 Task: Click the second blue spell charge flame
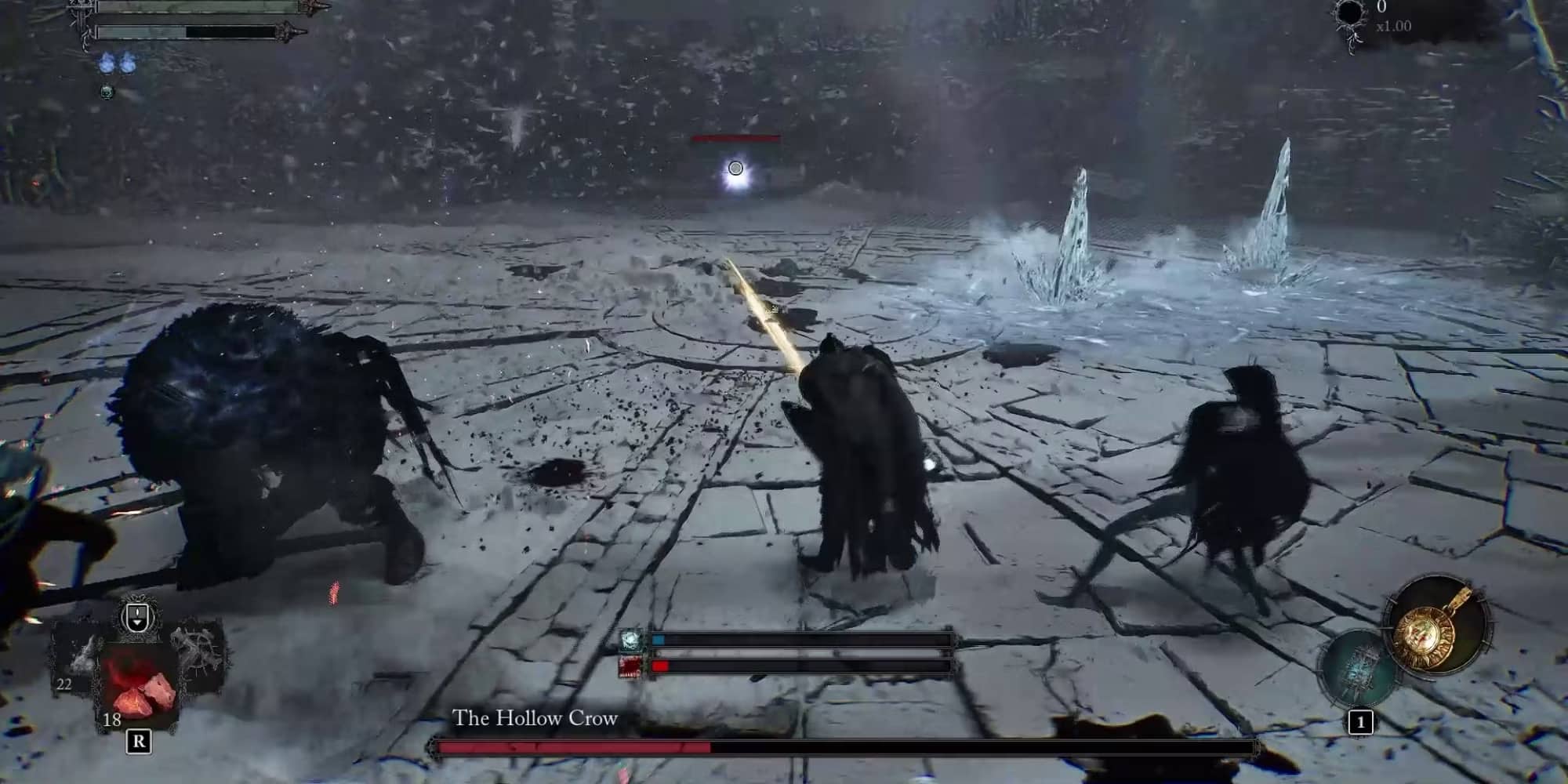coord(129,62)
